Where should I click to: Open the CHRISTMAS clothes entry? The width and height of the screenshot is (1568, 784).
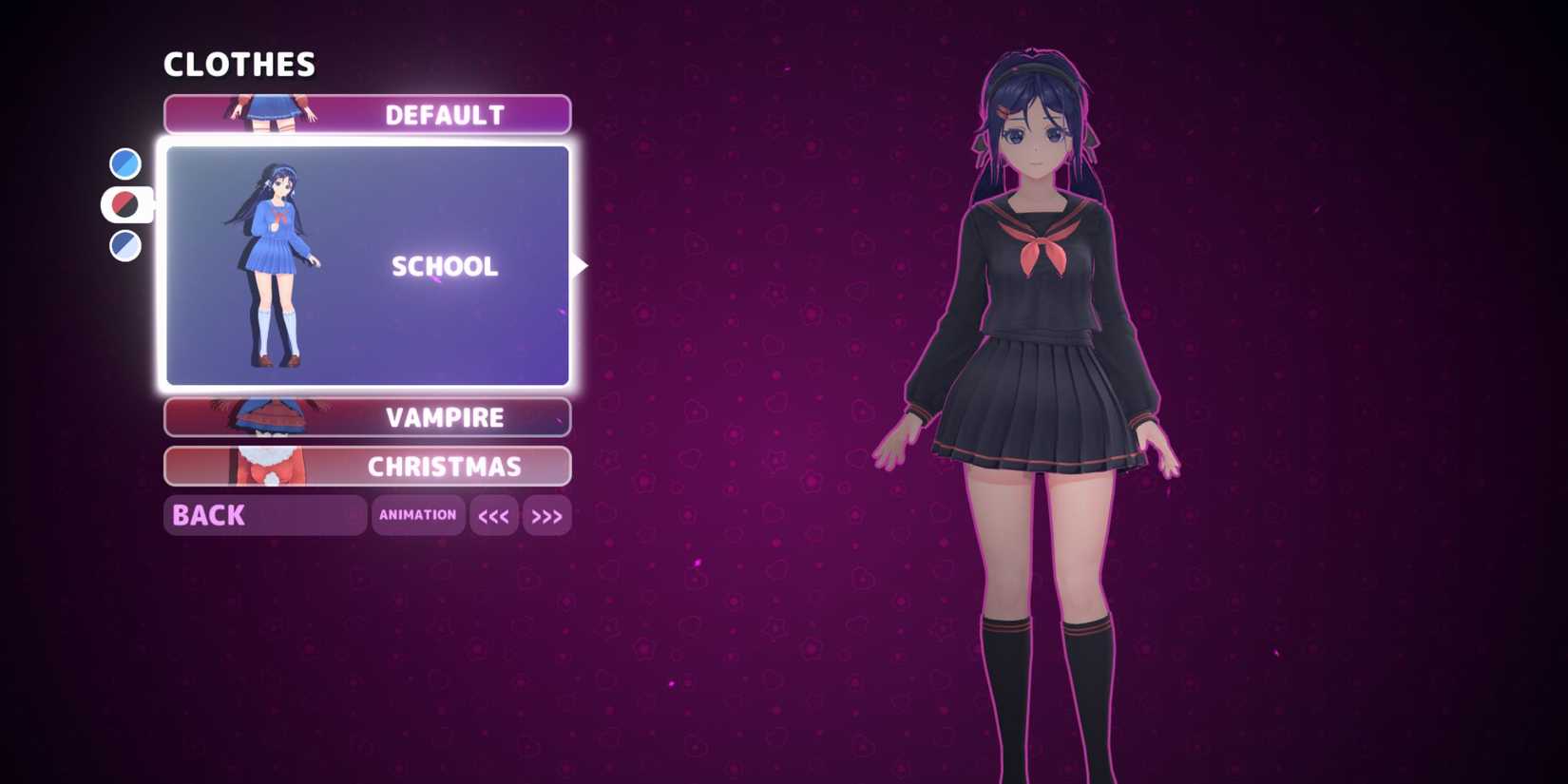pyautogui.click(x=444, y=467)
